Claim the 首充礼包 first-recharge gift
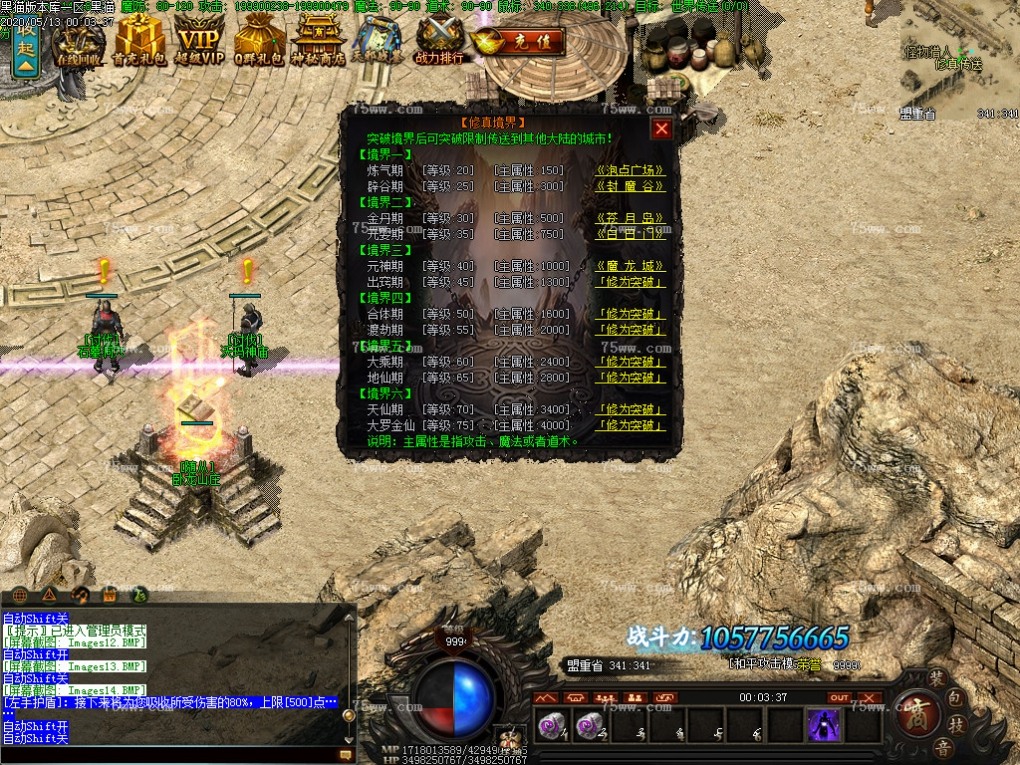The image size is (1020, 765). coord(139,43)
